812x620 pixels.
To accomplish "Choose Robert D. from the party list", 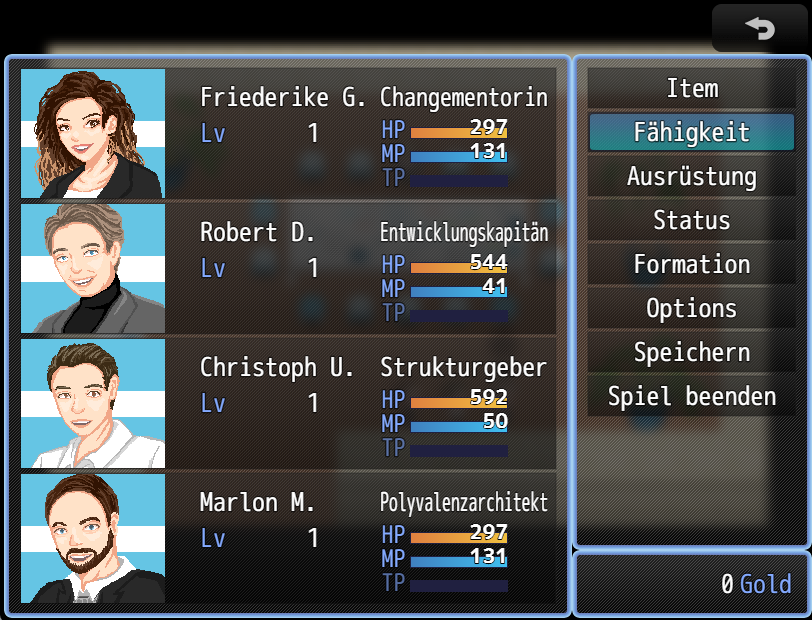I will [x=288, y=268].
